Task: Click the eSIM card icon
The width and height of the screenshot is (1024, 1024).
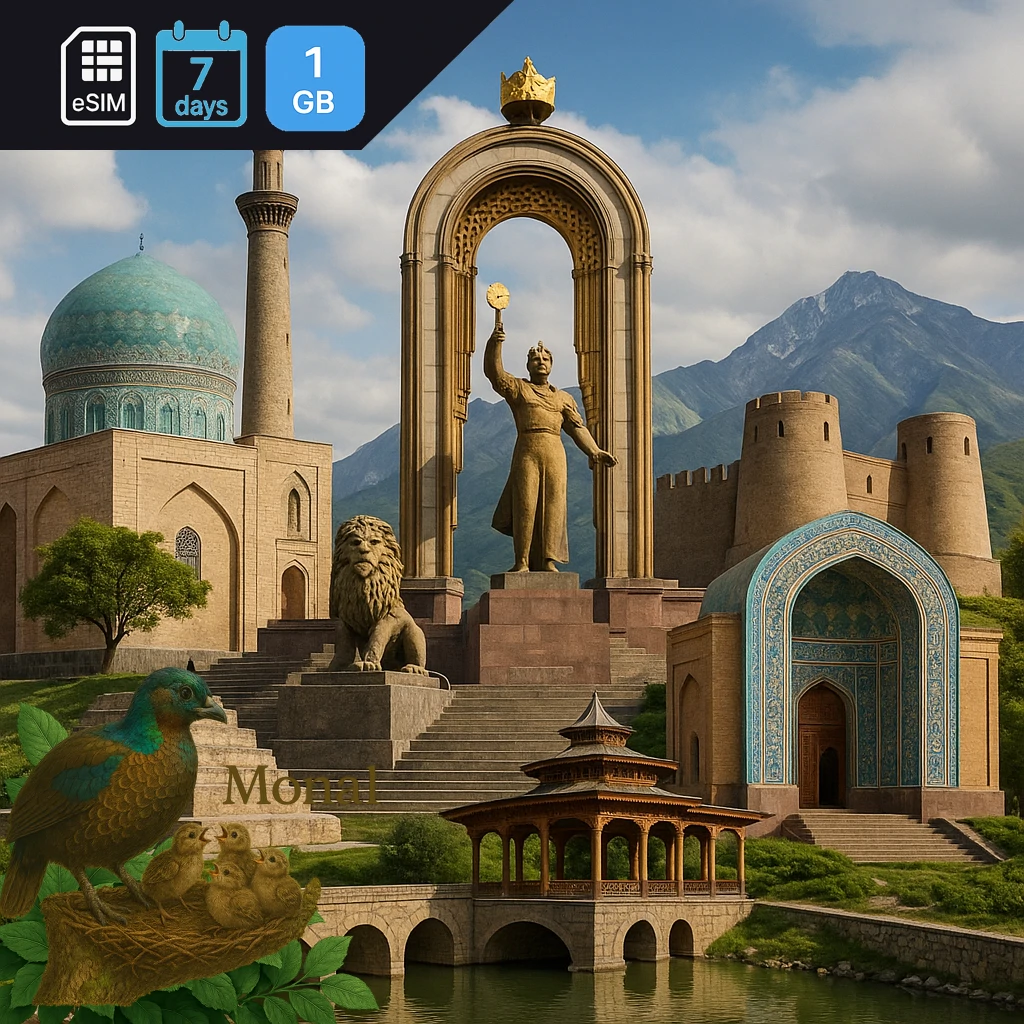Action: click(x=98, y=76)
